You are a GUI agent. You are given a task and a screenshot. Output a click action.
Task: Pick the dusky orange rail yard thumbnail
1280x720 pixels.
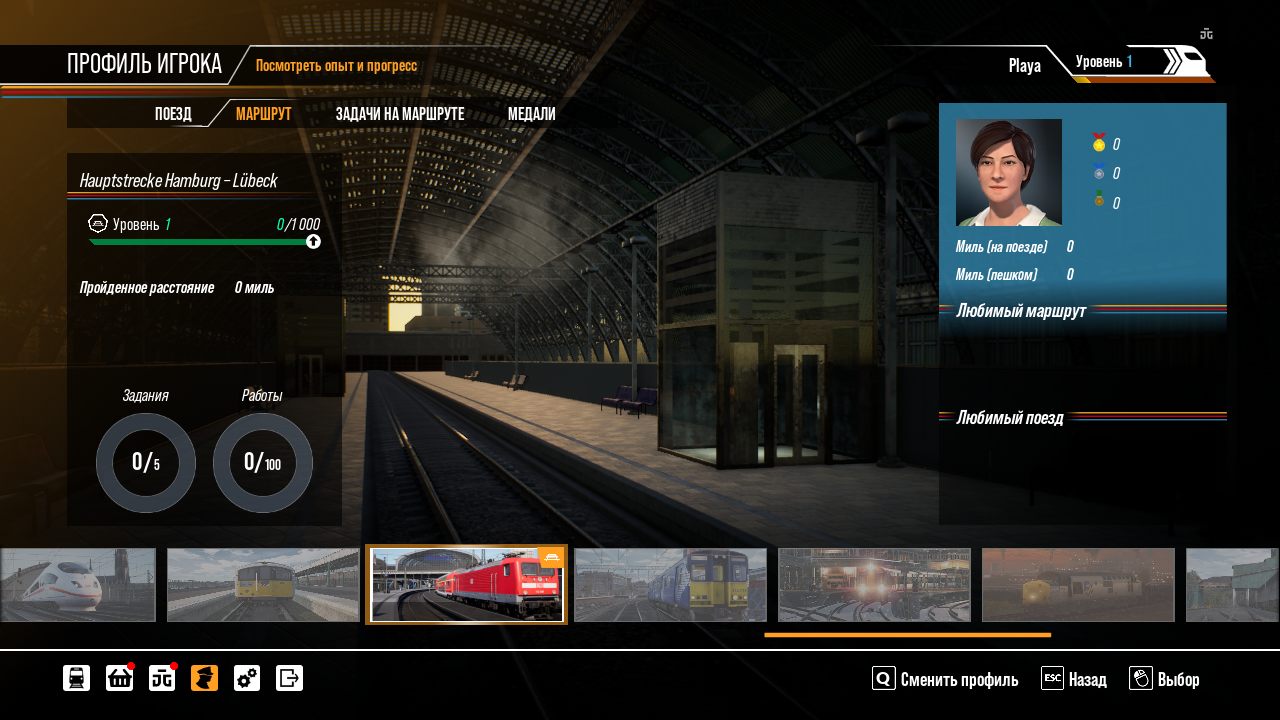[x=1078, y=585]
